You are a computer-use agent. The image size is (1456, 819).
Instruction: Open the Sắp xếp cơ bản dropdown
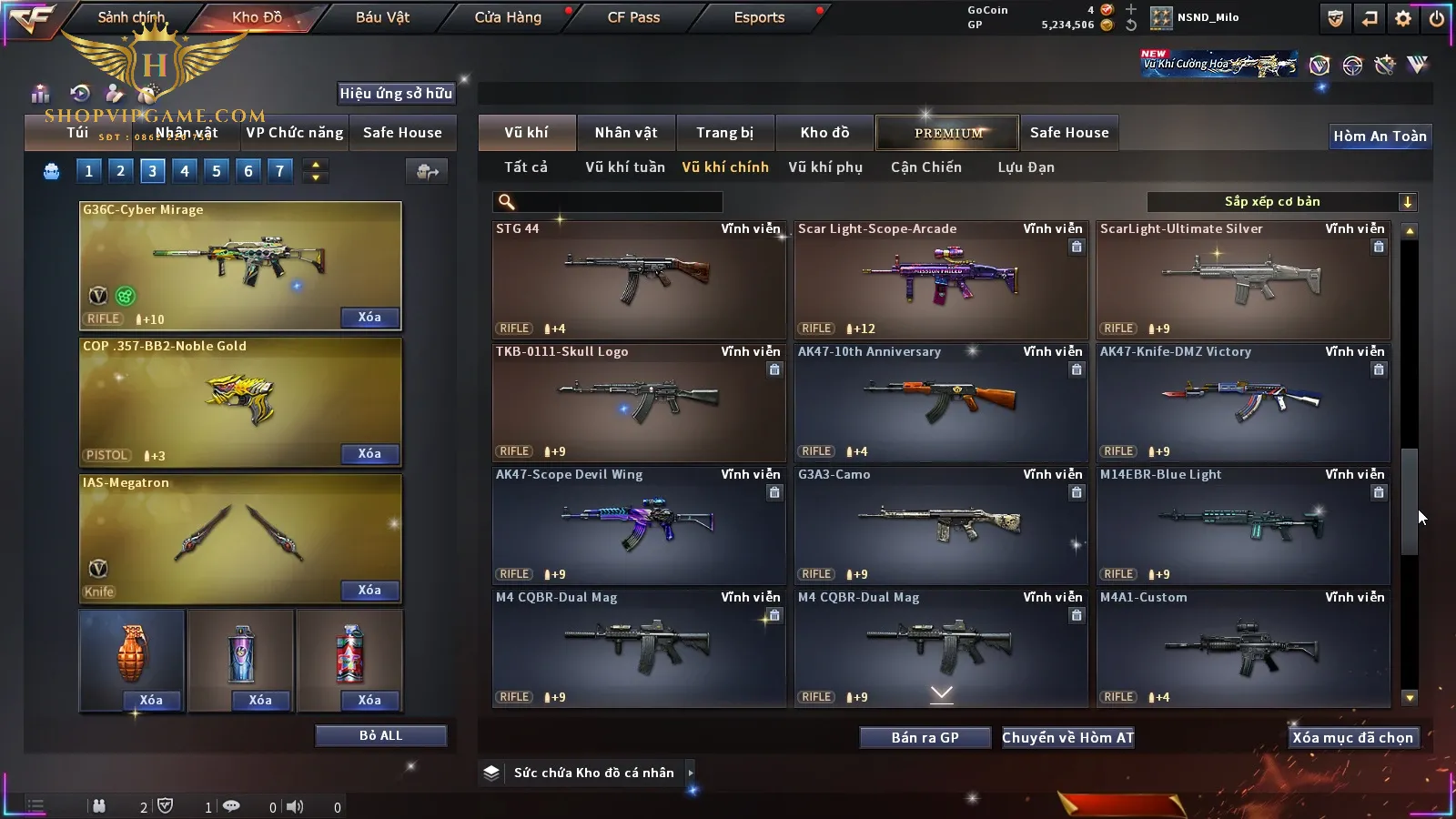(x=1281, y=202)
